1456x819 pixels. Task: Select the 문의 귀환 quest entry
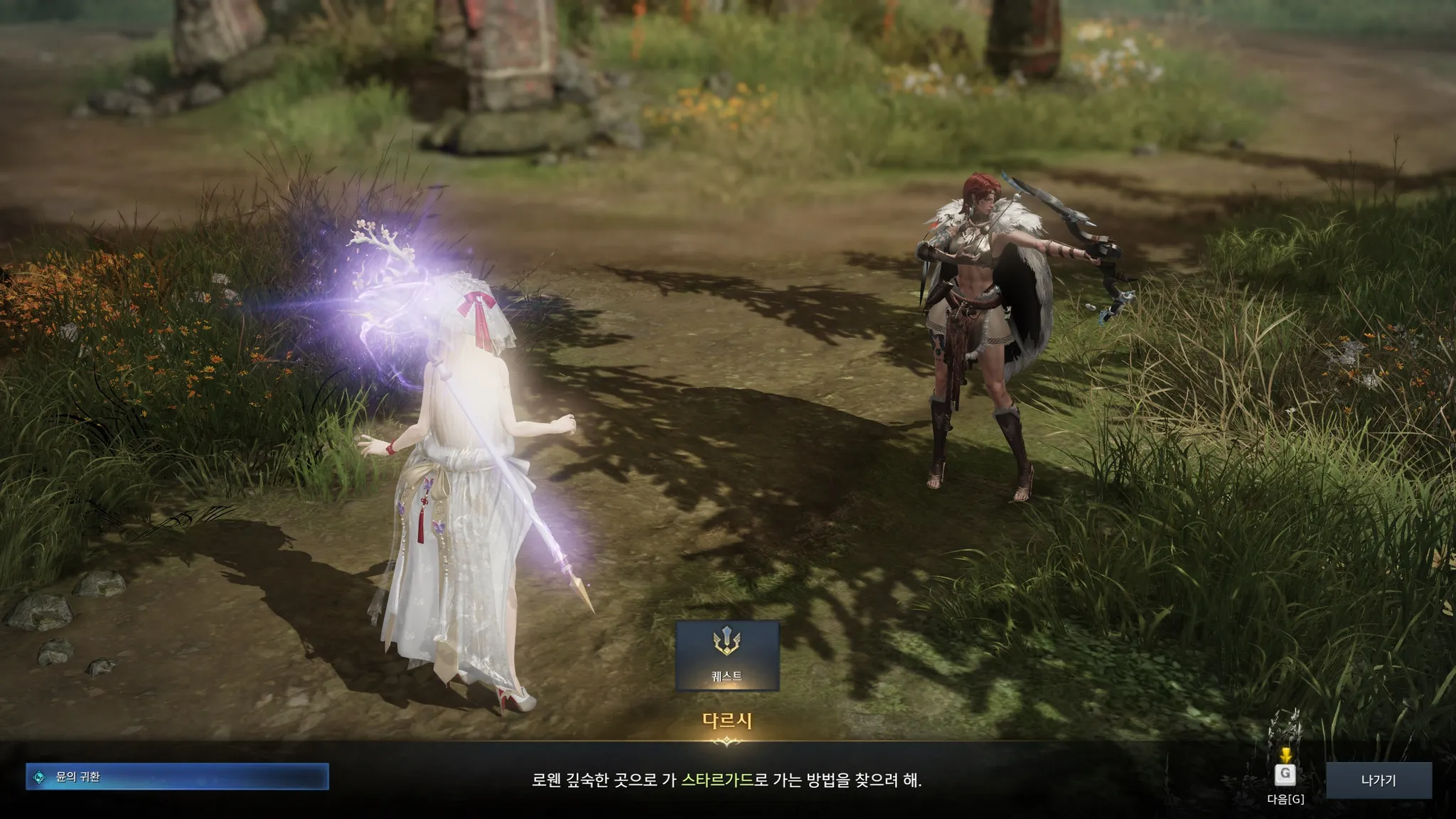(x=177, y=777)
